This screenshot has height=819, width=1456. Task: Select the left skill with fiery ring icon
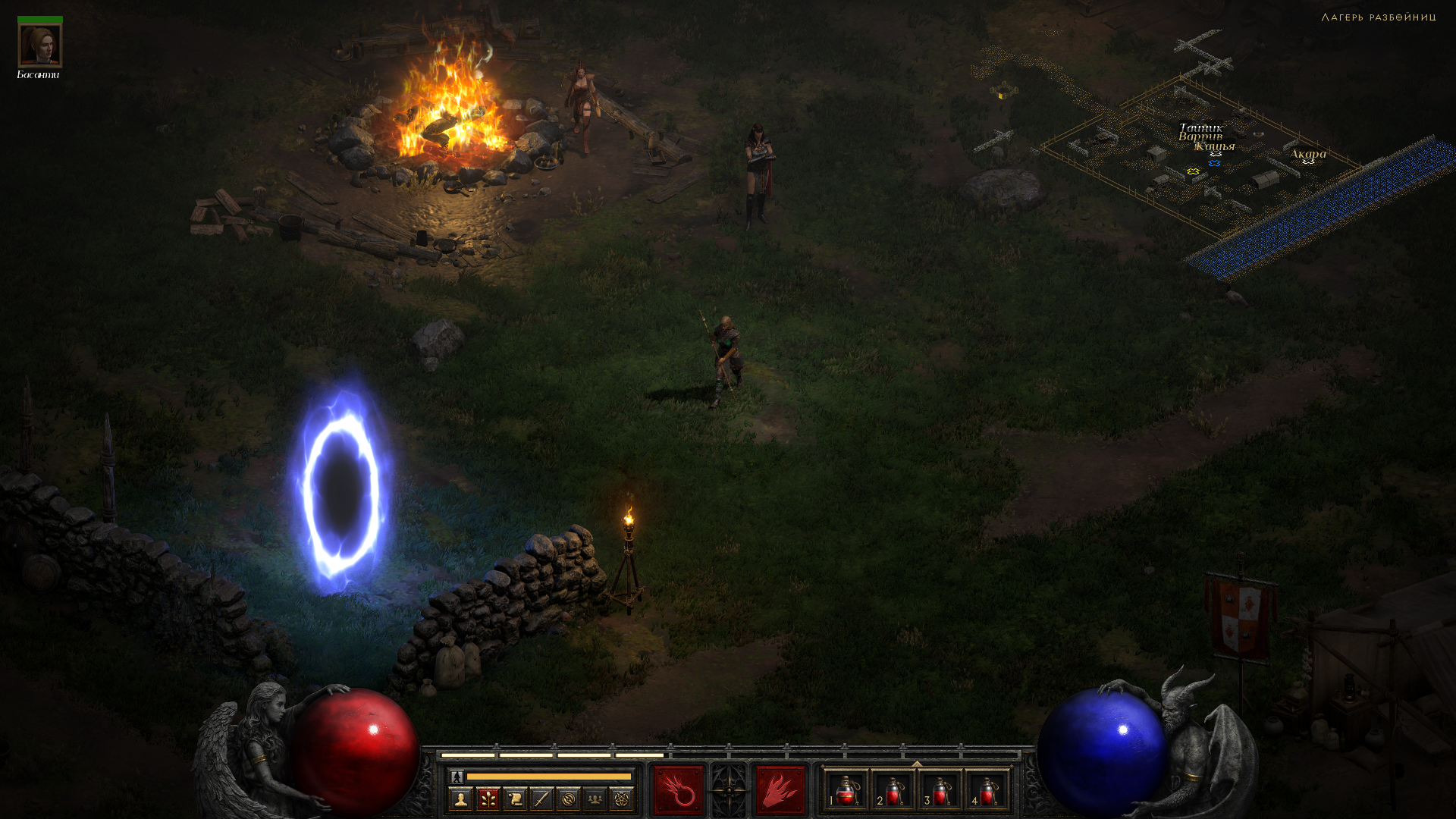point(678,790)
